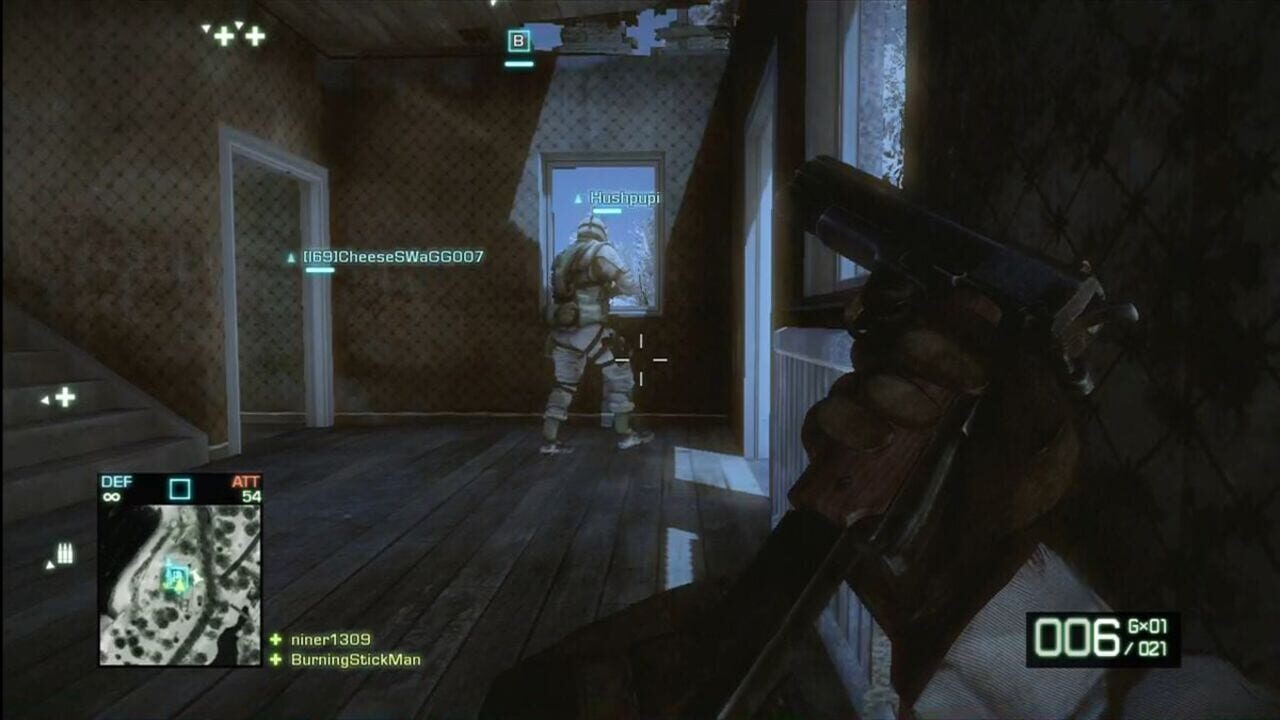The height and width of the screenshot is (720, 1280).
Task: Click the center crosshair reticle
Action: [640, 360]
